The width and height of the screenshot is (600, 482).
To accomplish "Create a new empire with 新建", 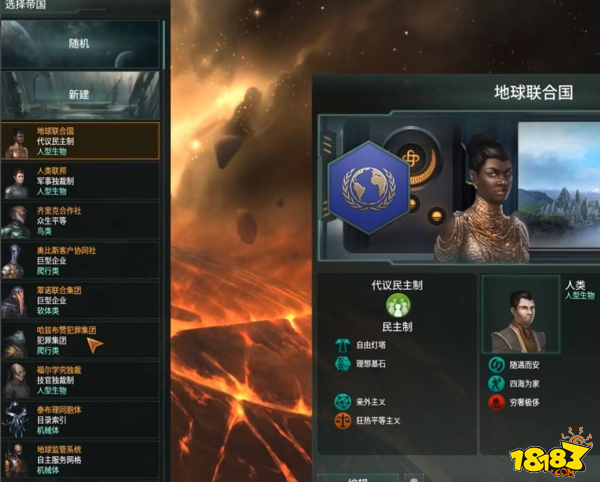I will tap(80, 94).
